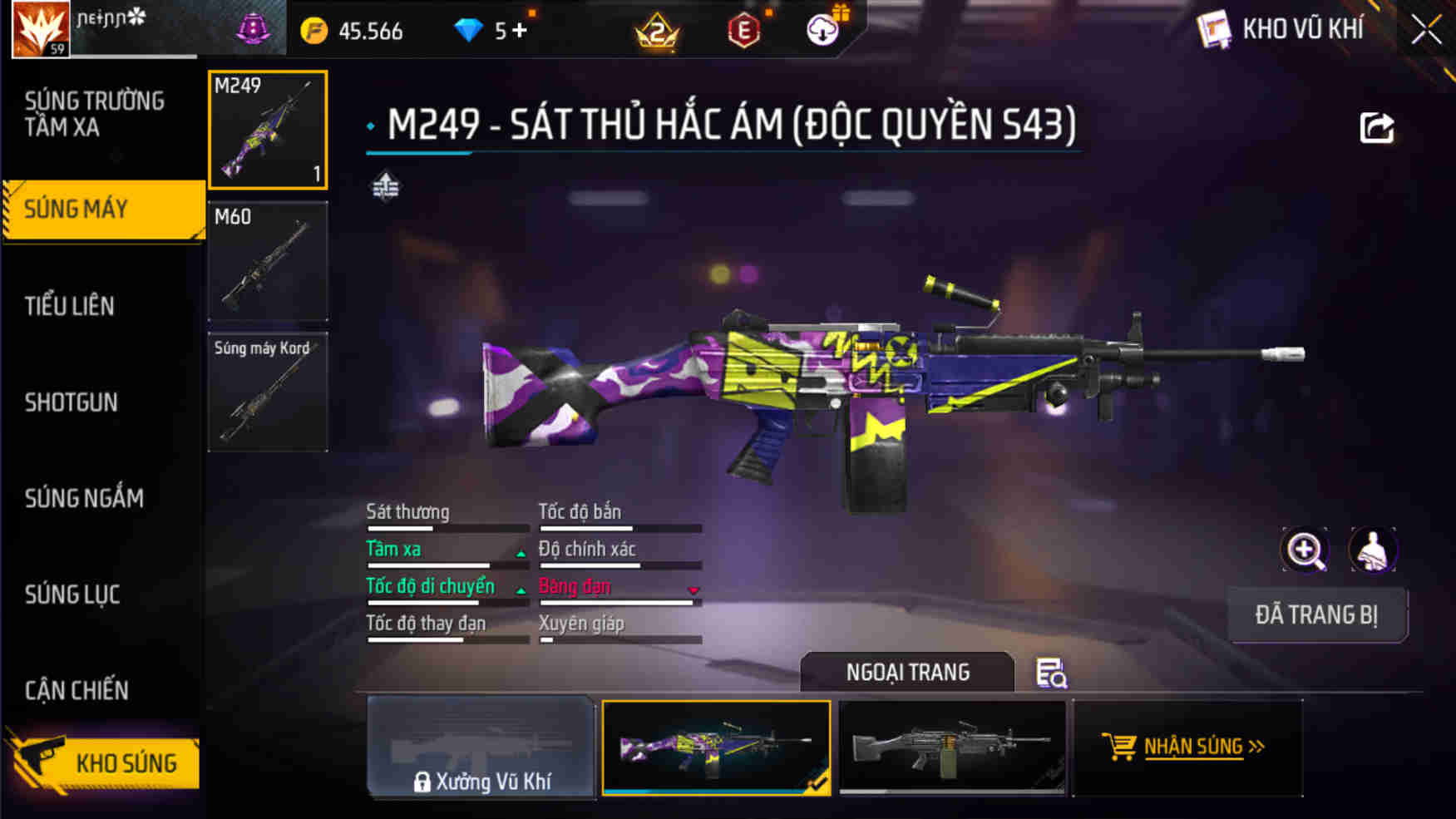View the crown rank level badge
This screenshot has height=819, width=1456.
(657, 30)
